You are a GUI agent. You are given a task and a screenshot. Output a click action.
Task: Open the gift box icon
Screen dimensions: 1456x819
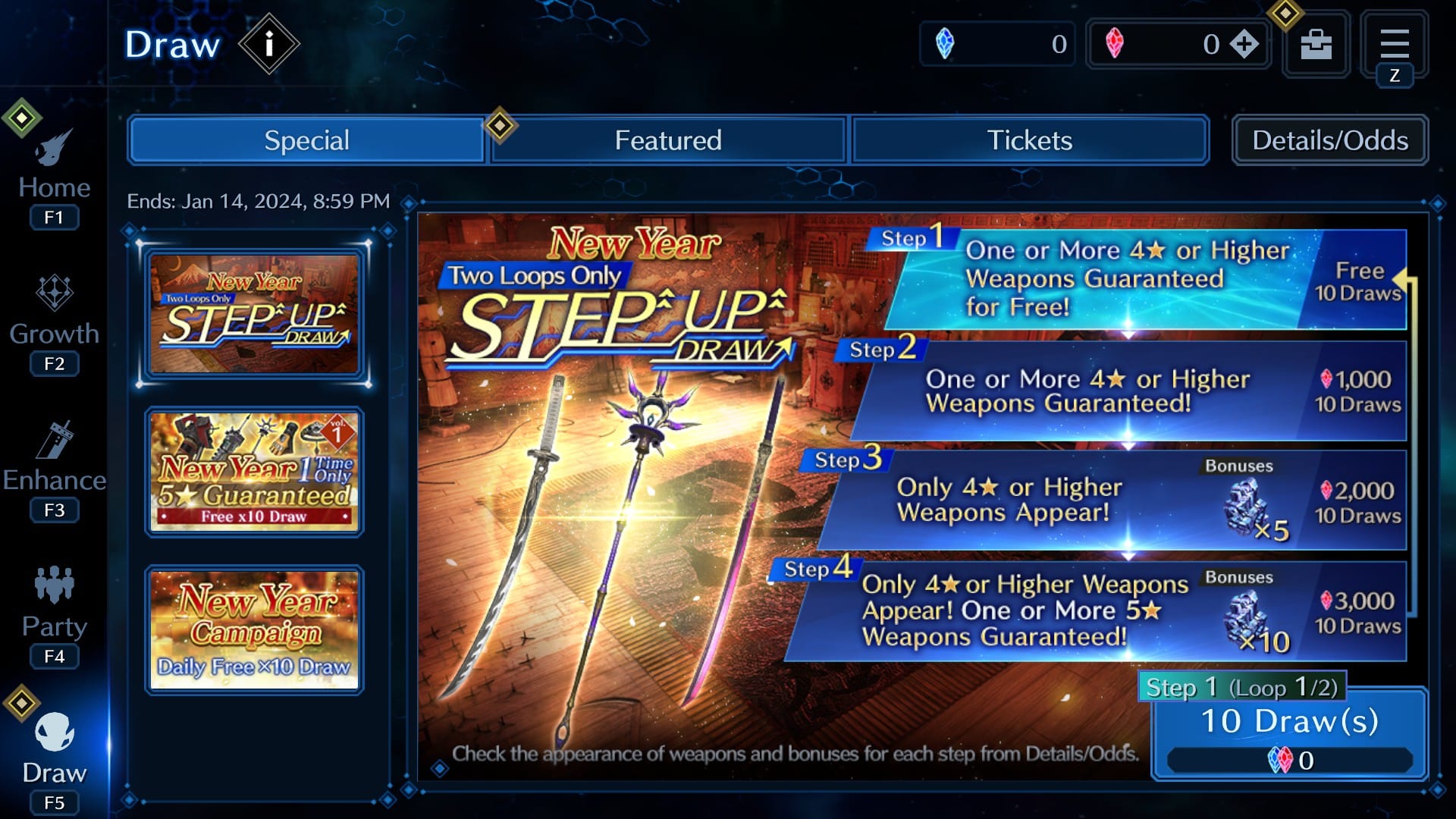point(1316,44)
